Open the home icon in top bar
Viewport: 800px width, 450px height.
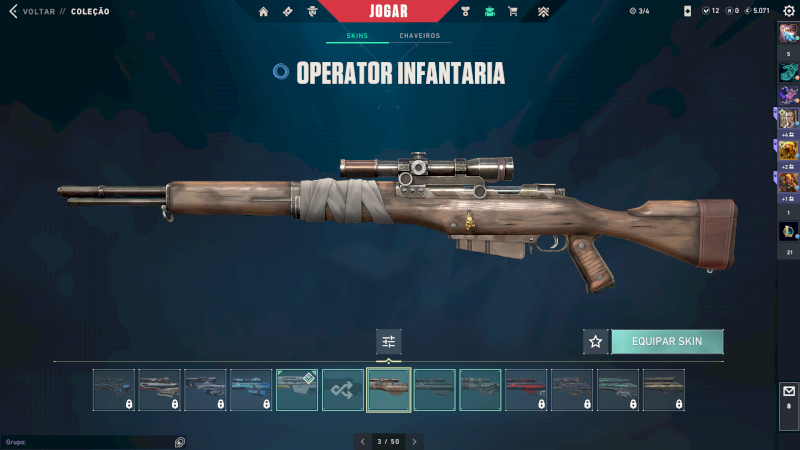(x=264, y=11)
